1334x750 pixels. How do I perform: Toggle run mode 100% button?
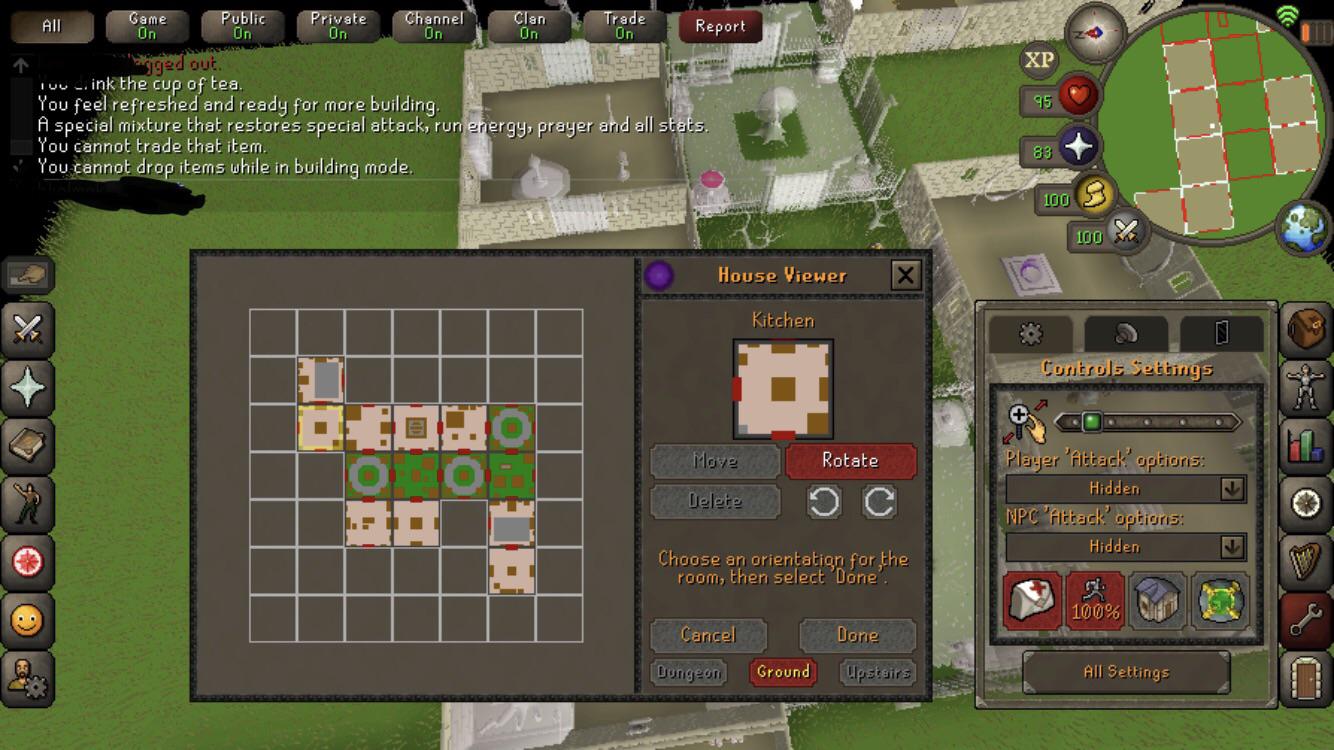pos(1095,601)
